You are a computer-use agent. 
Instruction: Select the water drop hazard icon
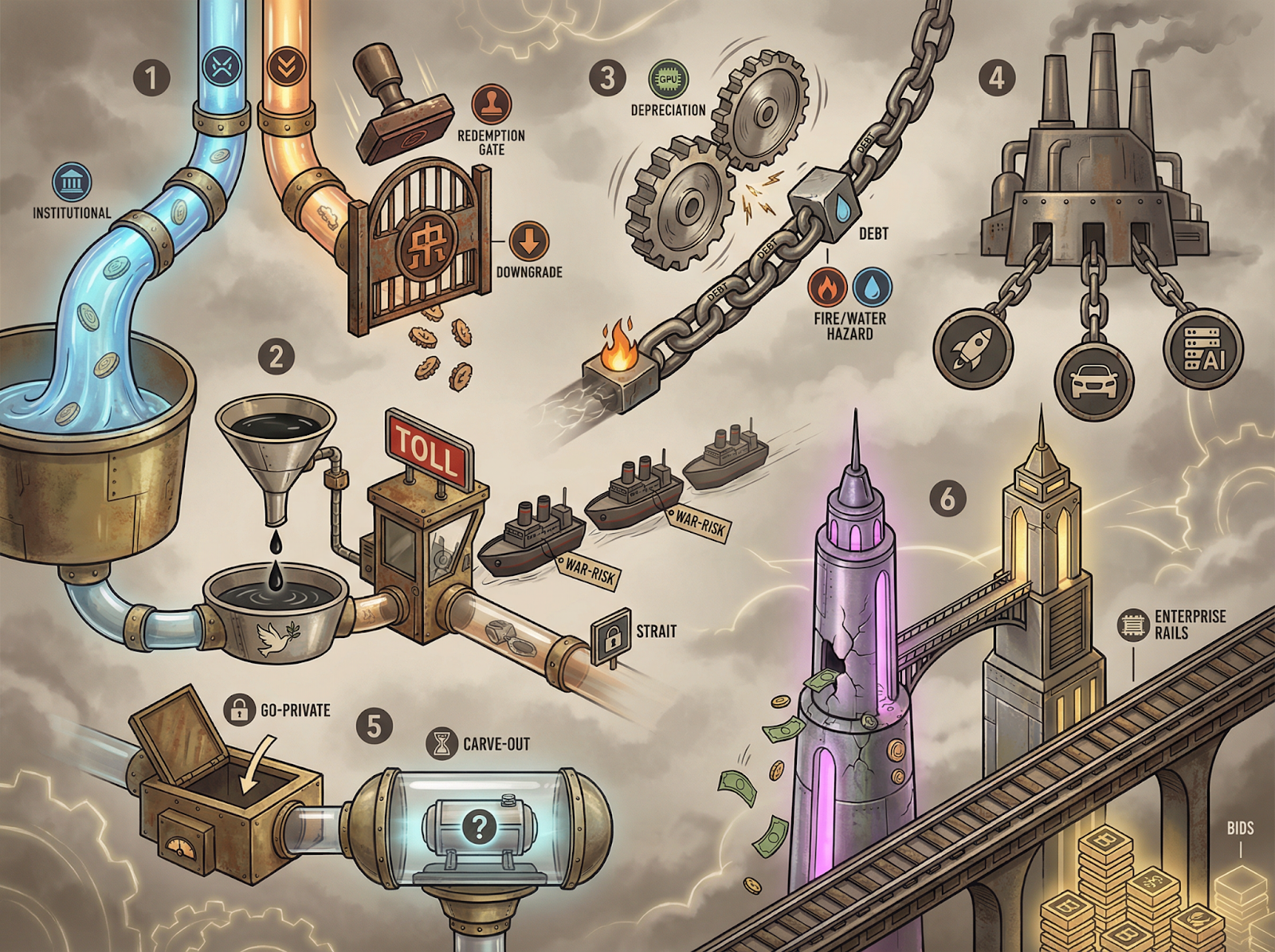[873, 287]
